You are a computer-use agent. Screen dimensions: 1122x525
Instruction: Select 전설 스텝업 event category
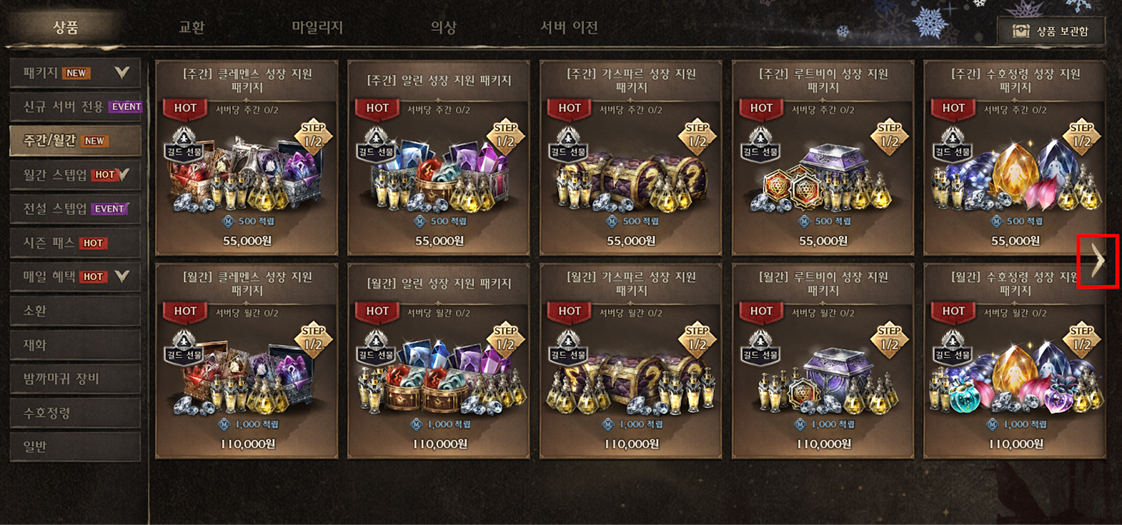click(75, 209)
